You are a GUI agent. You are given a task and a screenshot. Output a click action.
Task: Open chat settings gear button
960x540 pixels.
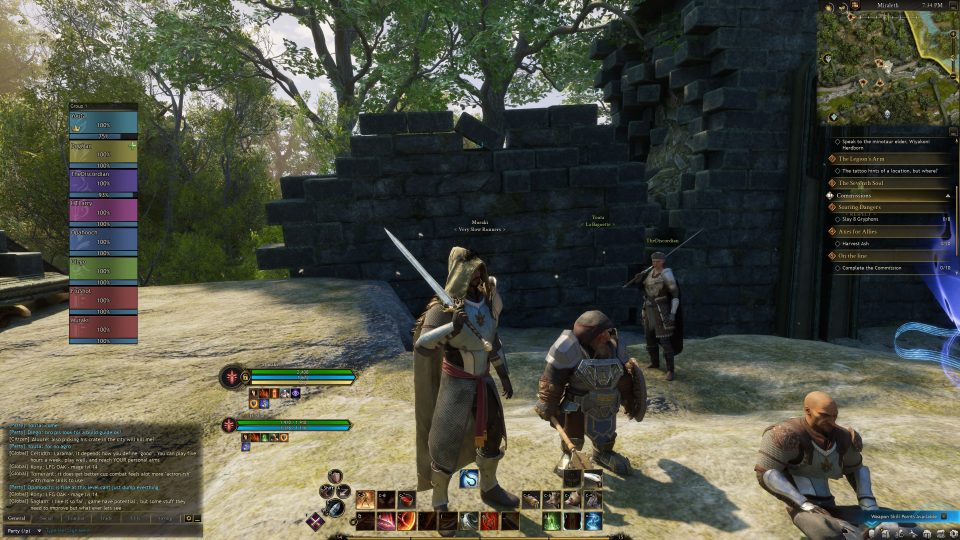pyautogui.click(x=189, y=518)
